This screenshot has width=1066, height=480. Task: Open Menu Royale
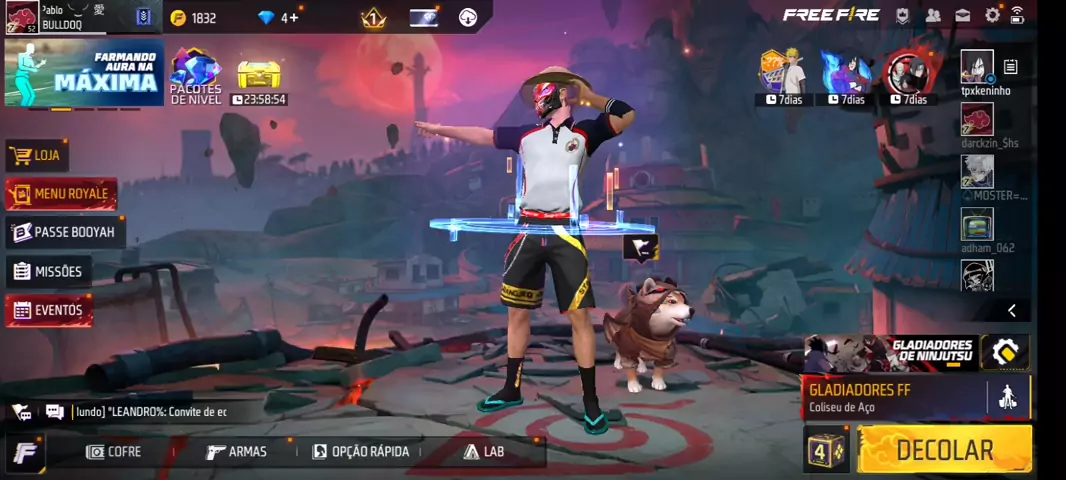pos(60,194)
